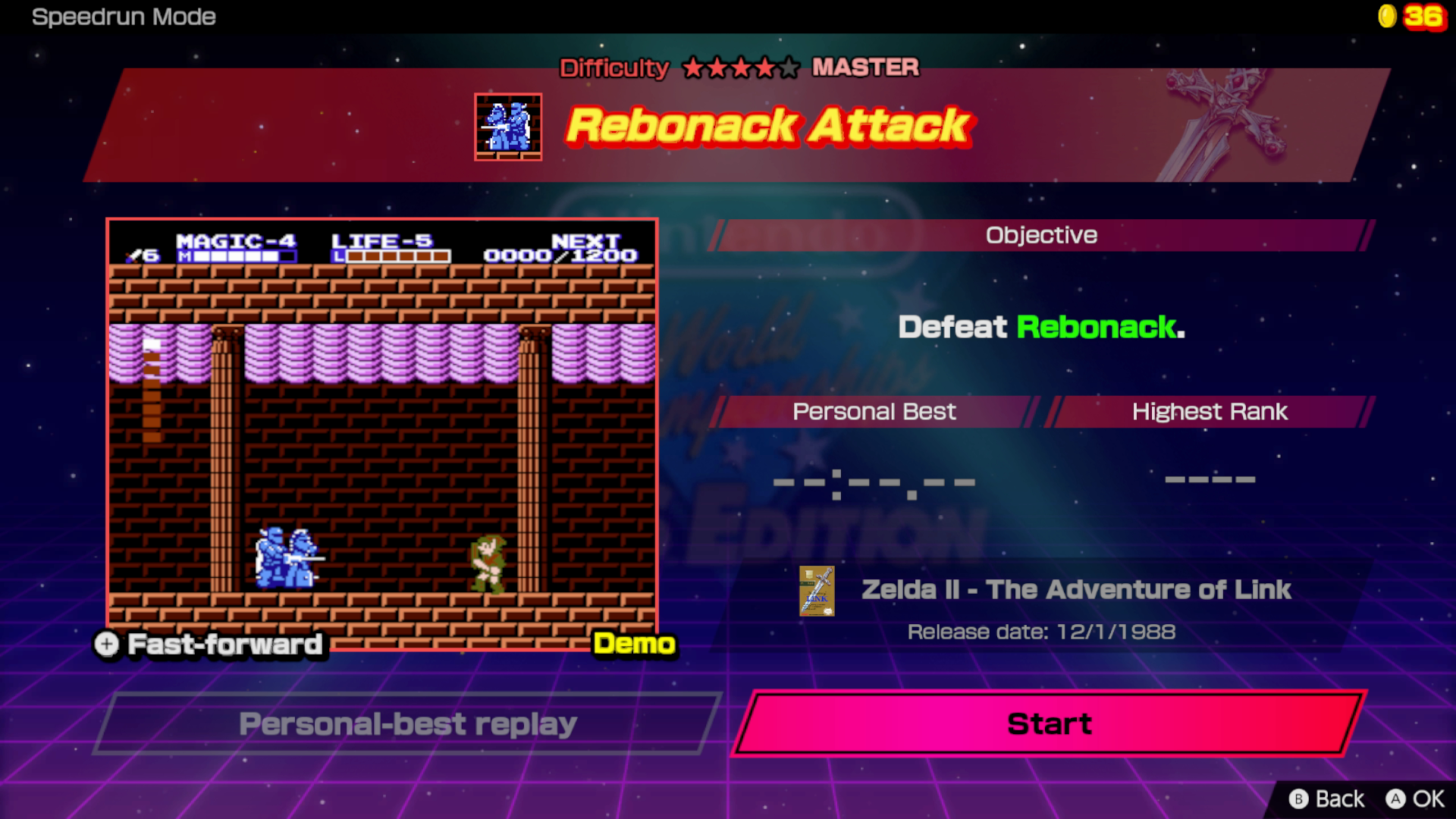Click the plus button for Fast-forward
The height and width of the screenshot is (819, 1456).
(106, 645)
